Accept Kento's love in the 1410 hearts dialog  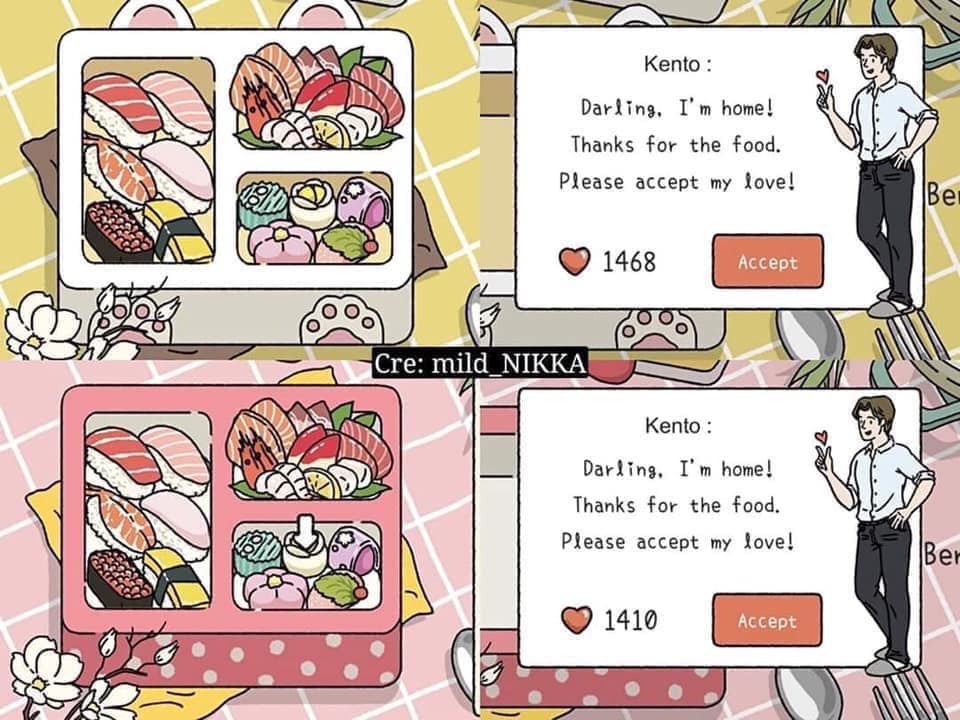pos(767,620)
